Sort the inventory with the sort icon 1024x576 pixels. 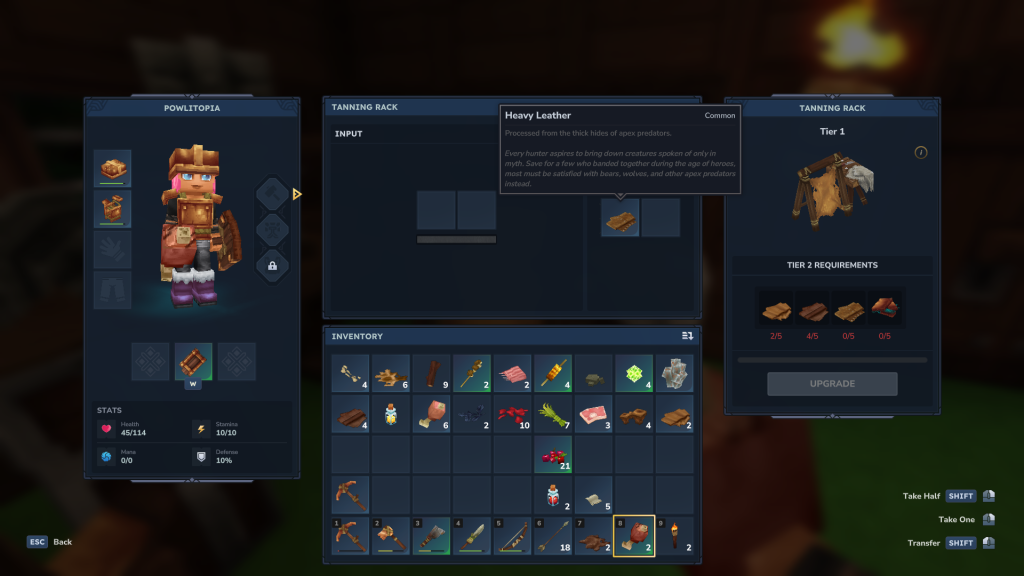687,336
